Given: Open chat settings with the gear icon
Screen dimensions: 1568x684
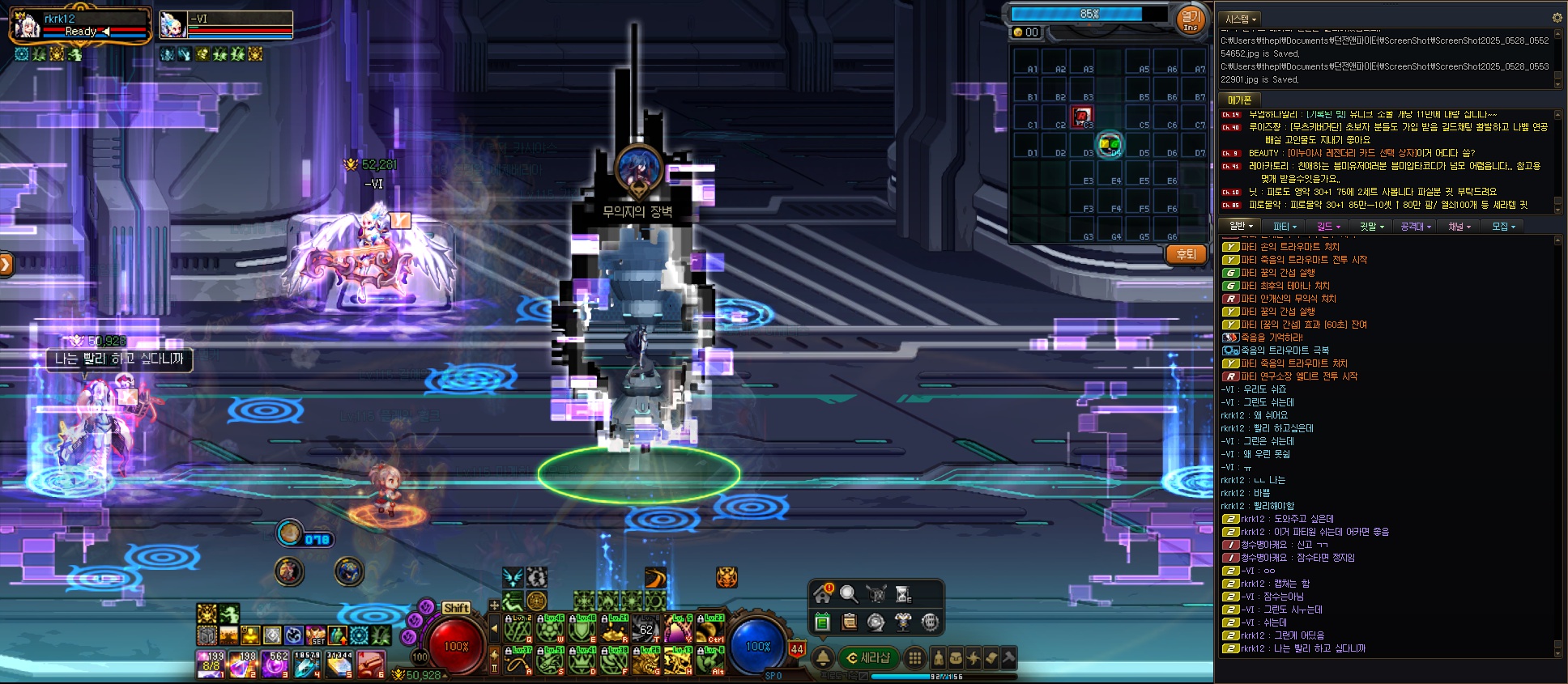Looking at the screenshot, I should click(x=1557, y=18).
